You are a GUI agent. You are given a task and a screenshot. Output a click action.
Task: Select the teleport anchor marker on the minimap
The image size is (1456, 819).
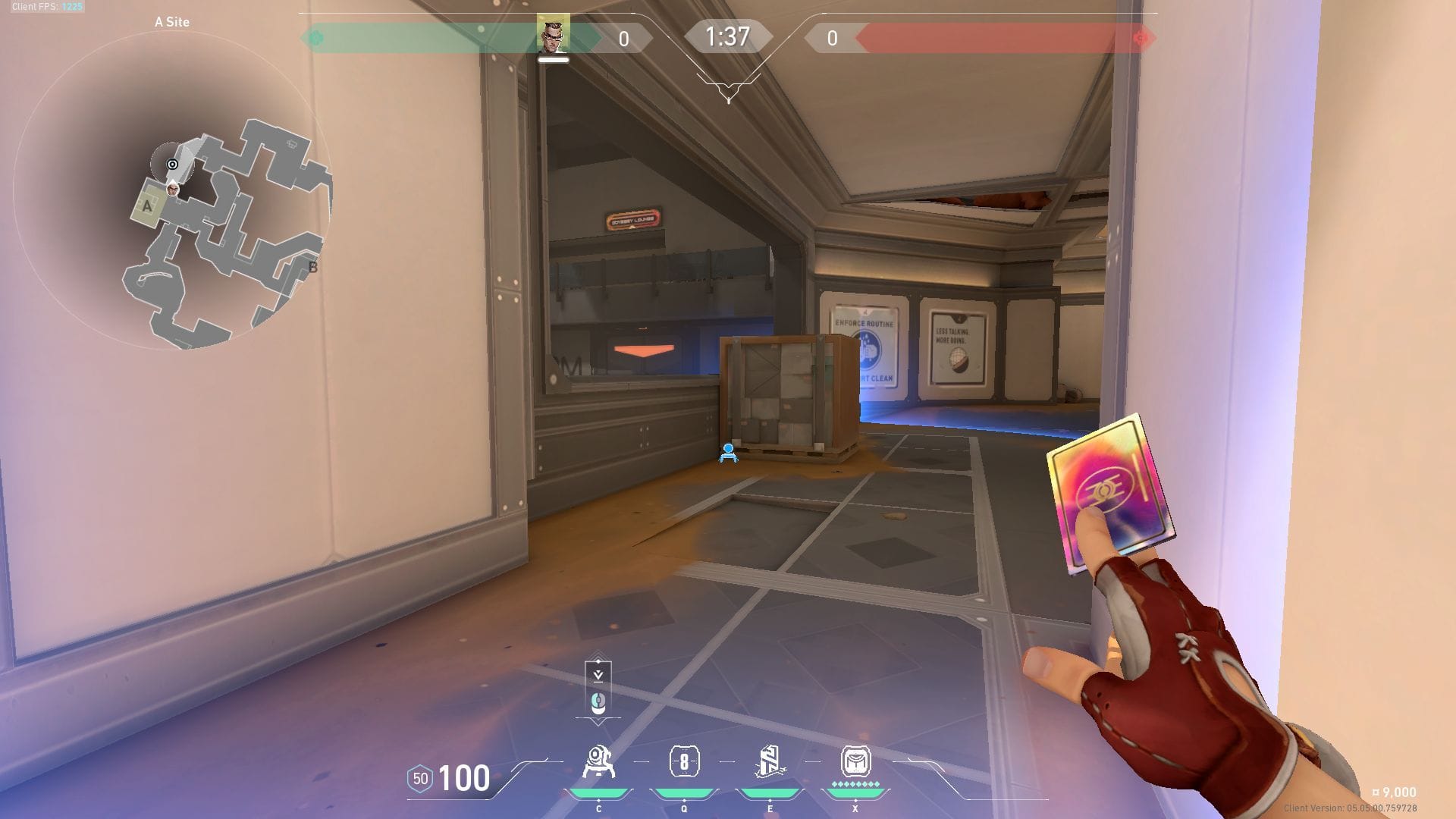173,164
